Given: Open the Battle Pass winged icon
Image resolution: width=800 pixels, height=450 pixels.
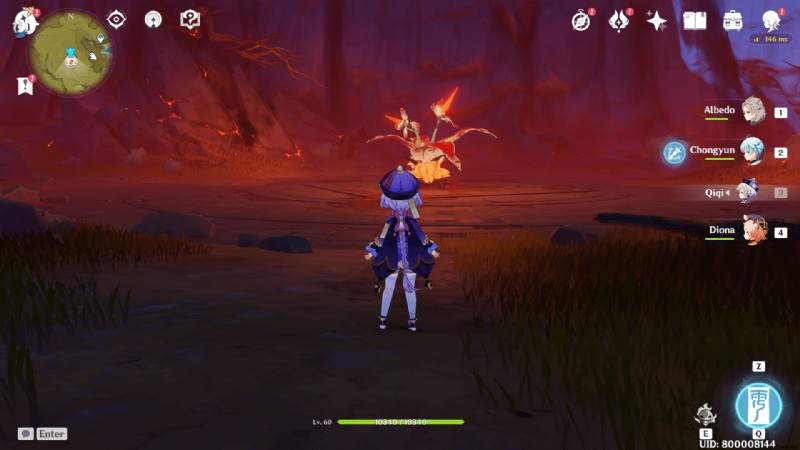Looking at the screenshot, I should click(619, 21).
